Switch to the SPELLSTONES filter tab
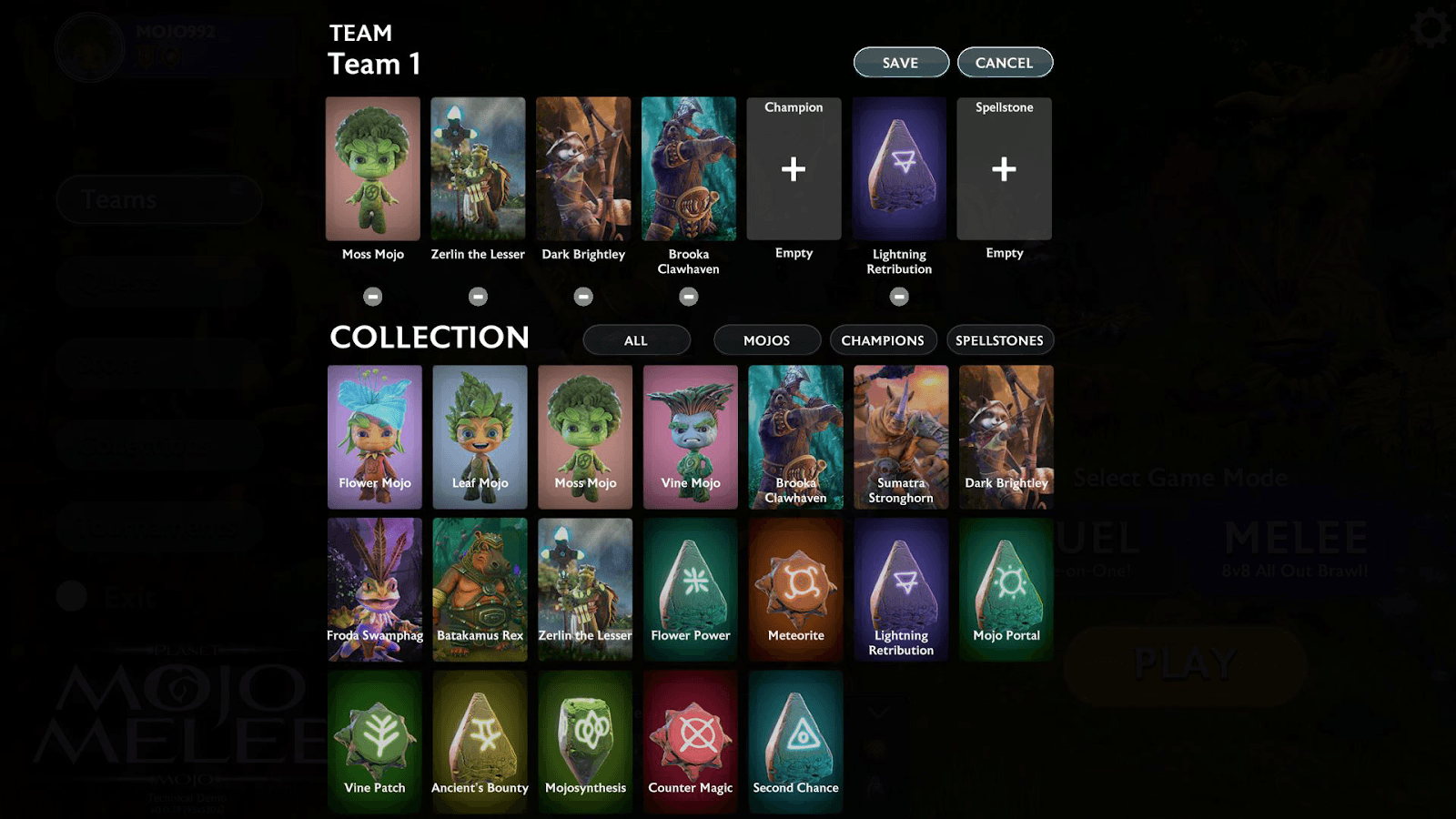This screenshot has width=1456, height=819. pos(998,339)
